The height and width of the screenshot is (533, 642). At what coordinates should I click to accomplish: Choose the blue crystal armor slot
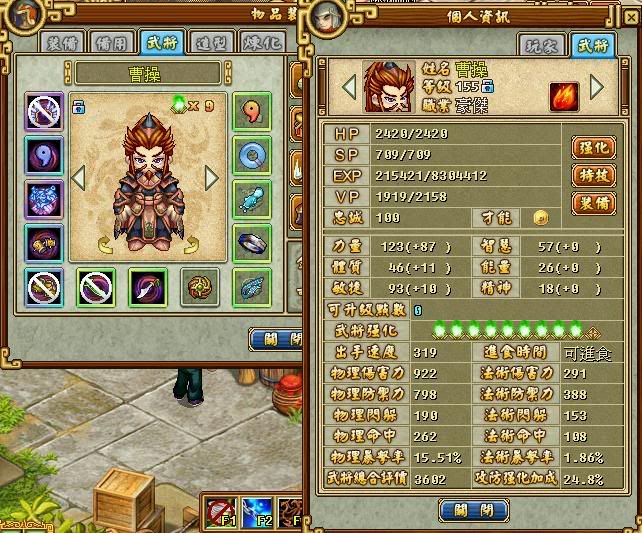[x=44, y=197]
